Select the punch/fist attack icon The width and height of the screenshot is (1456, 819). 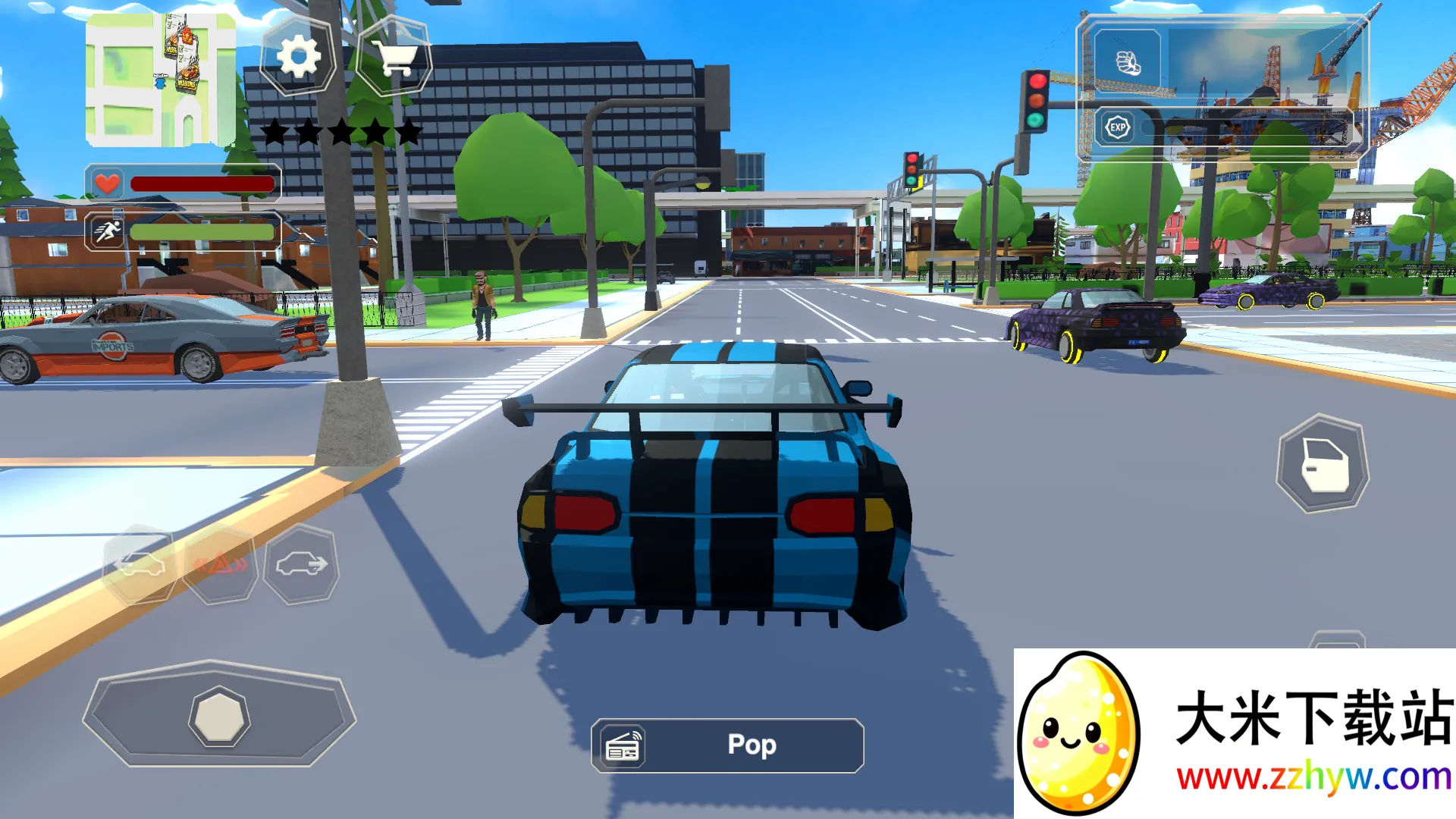[1128, 60]
